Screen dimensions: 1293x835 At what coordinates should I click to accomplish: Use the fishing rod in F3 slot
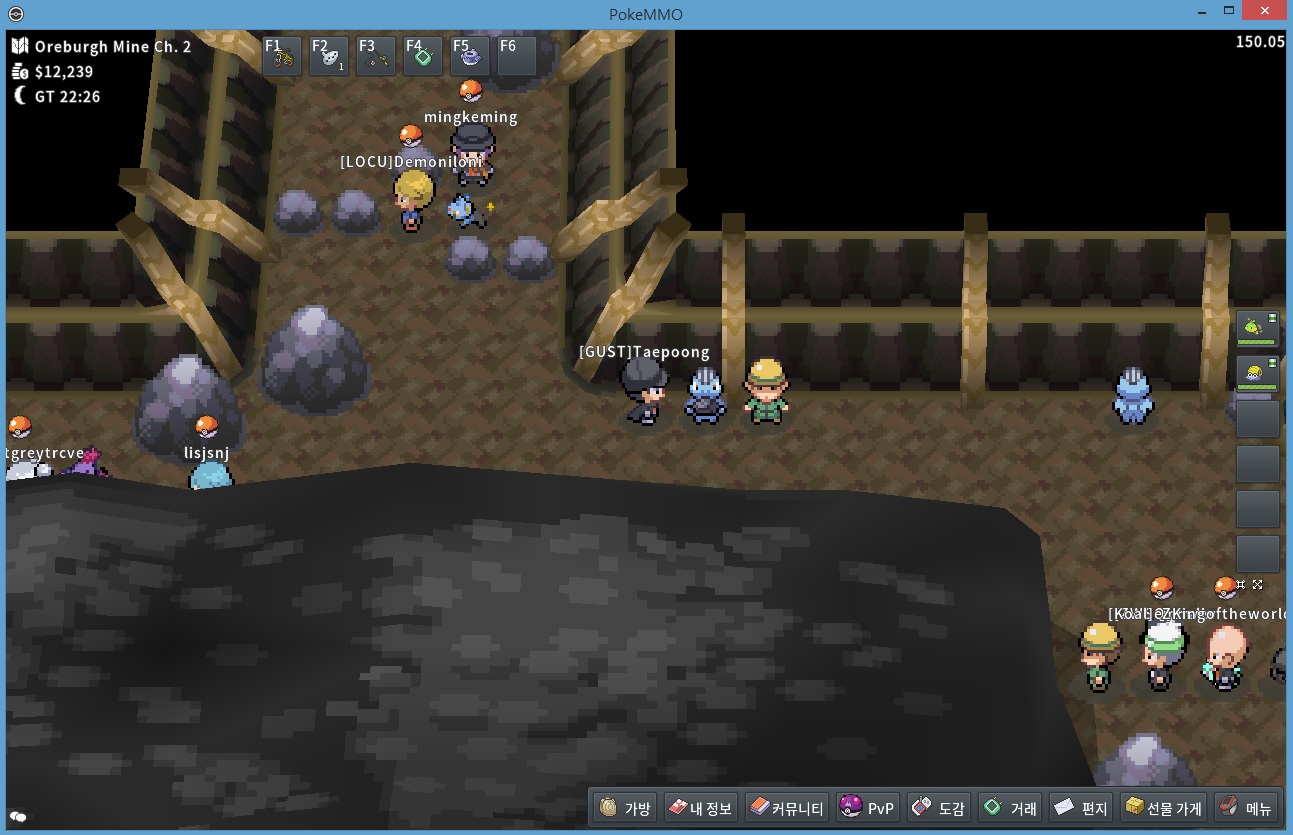point(376,58)
